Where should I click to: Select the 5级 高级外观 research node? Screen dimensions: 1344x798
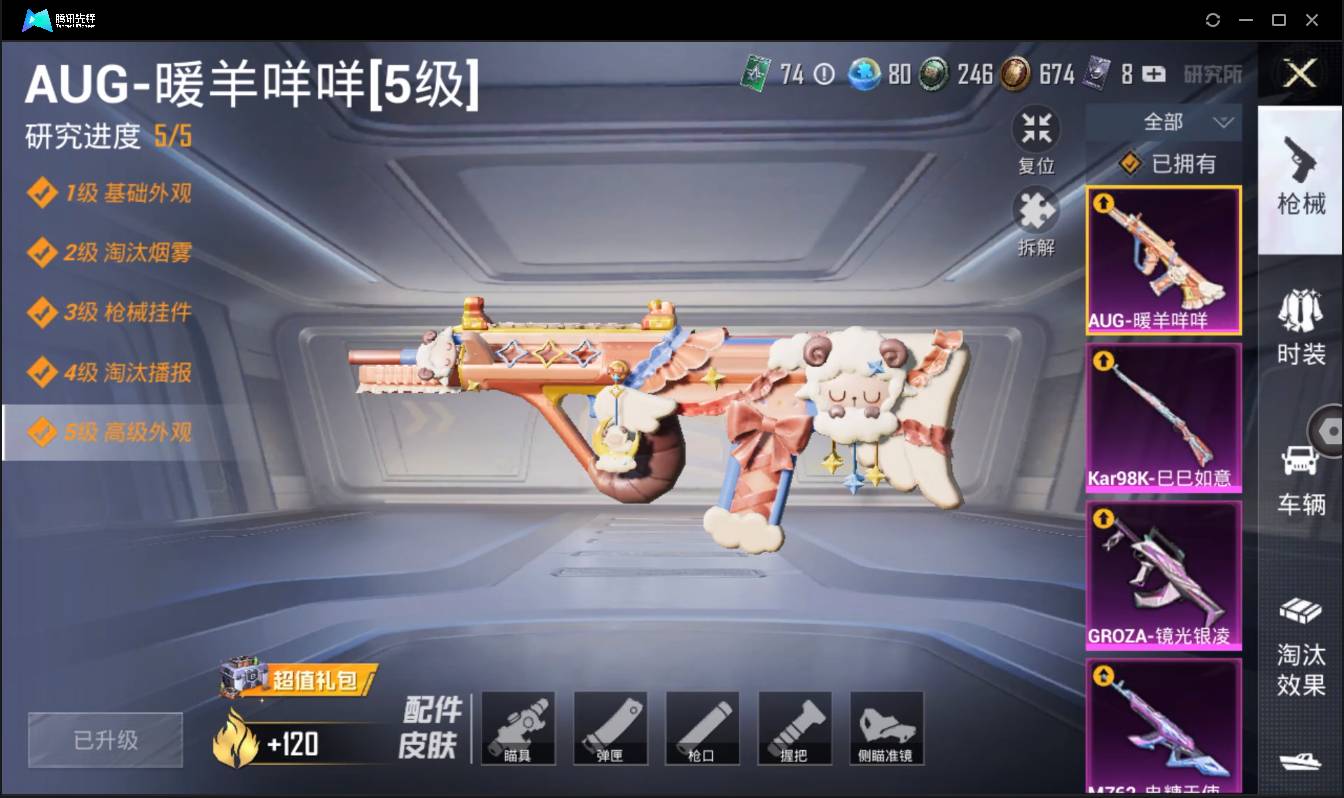click(110, 432)
